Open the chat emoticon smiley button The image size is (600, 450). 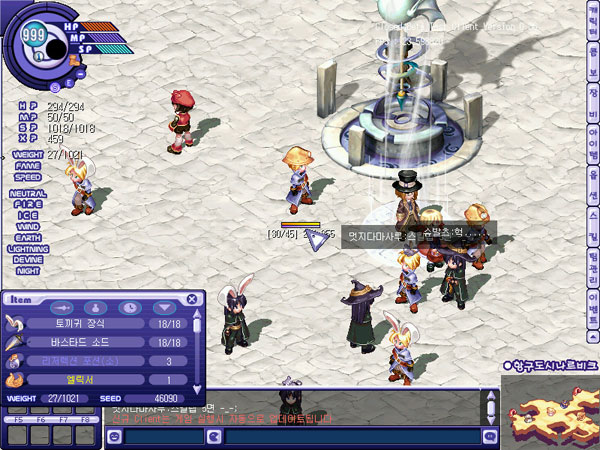113,437
